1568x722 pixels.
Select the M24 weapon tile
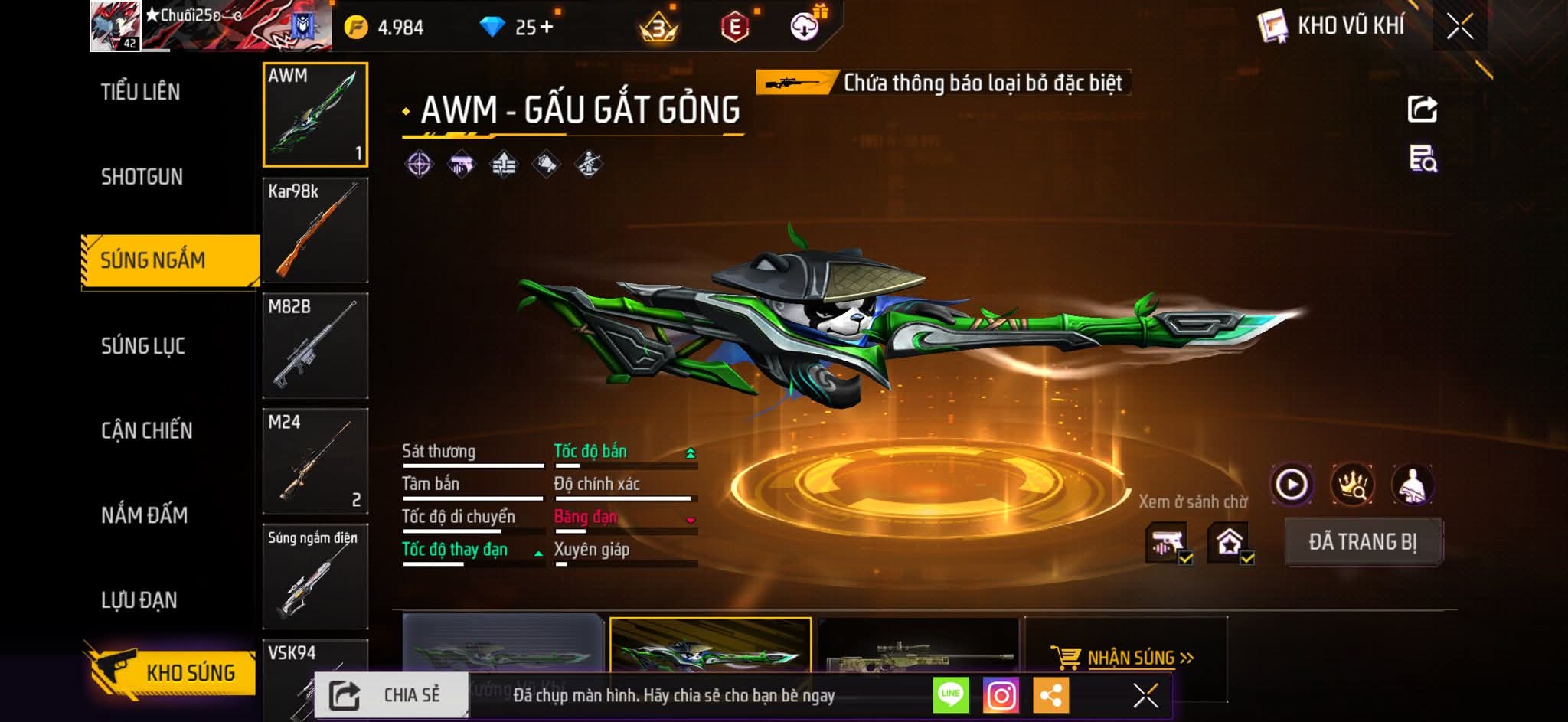pos(315,461)
